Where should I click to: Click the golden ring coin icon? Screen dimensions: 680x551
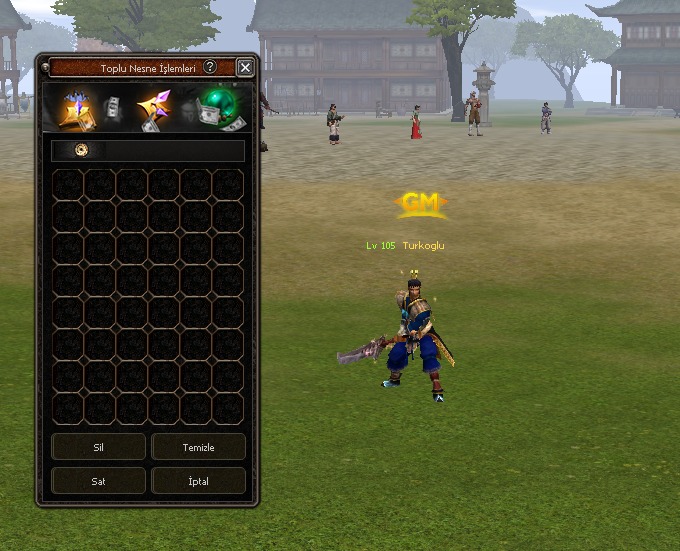82,150
